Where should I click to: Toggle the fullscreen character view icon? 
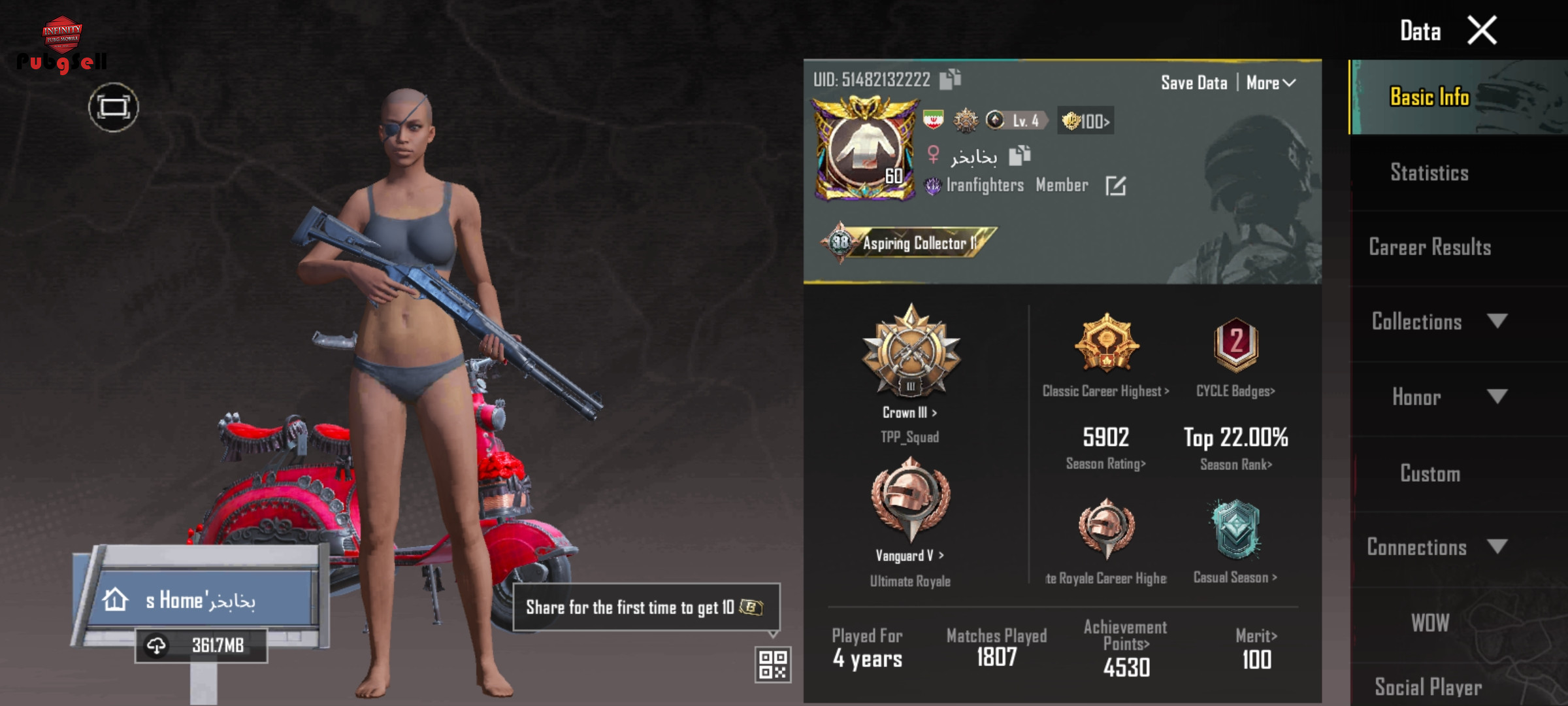(114, 107)
